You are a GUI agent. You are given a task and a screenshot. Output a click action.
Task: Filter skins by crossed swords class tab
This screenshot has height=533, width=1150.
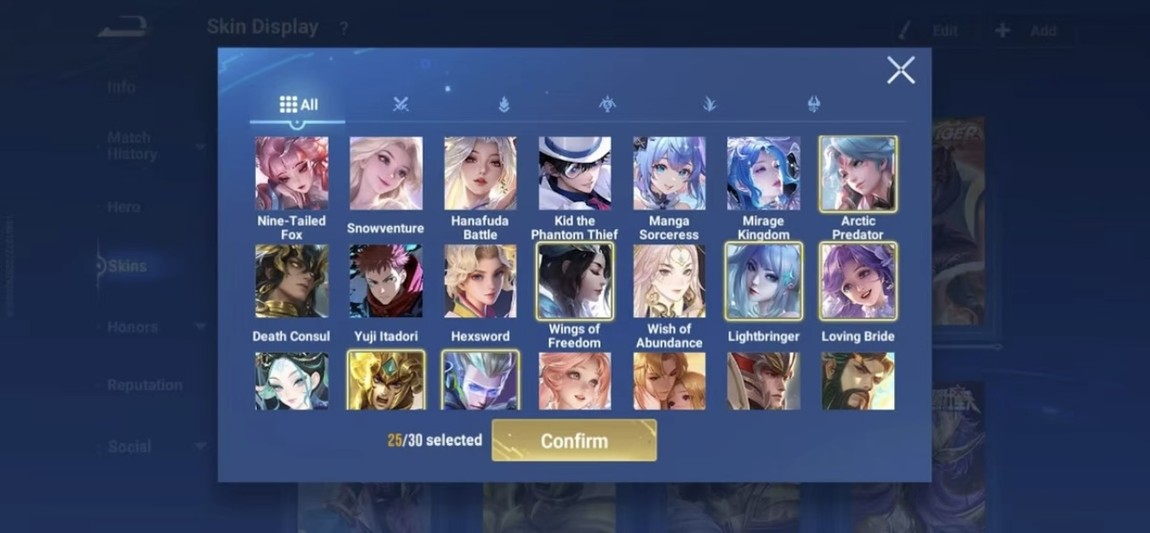(x=401, y=104)
